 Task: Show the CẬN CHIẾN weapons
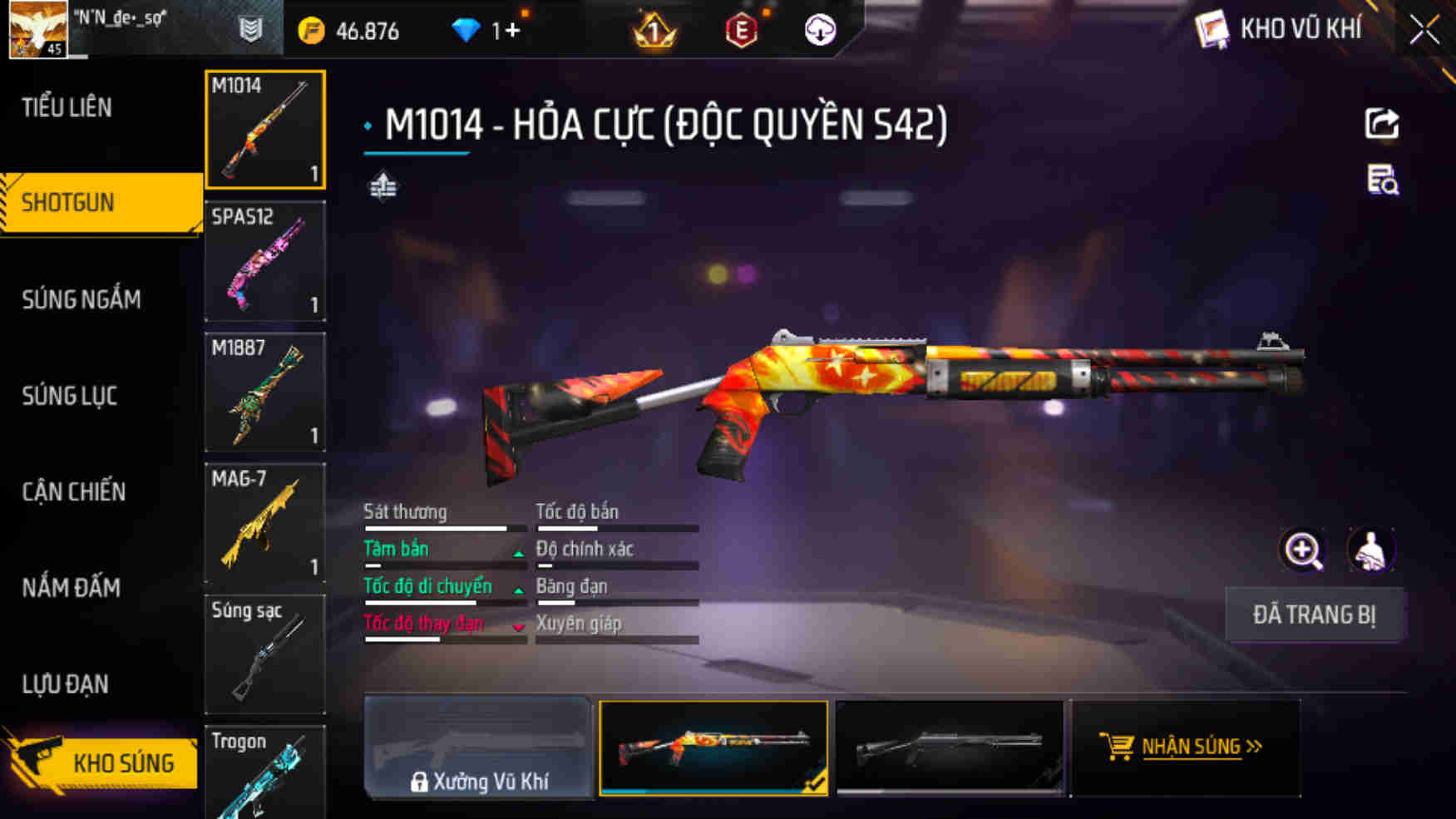(74, 491)
